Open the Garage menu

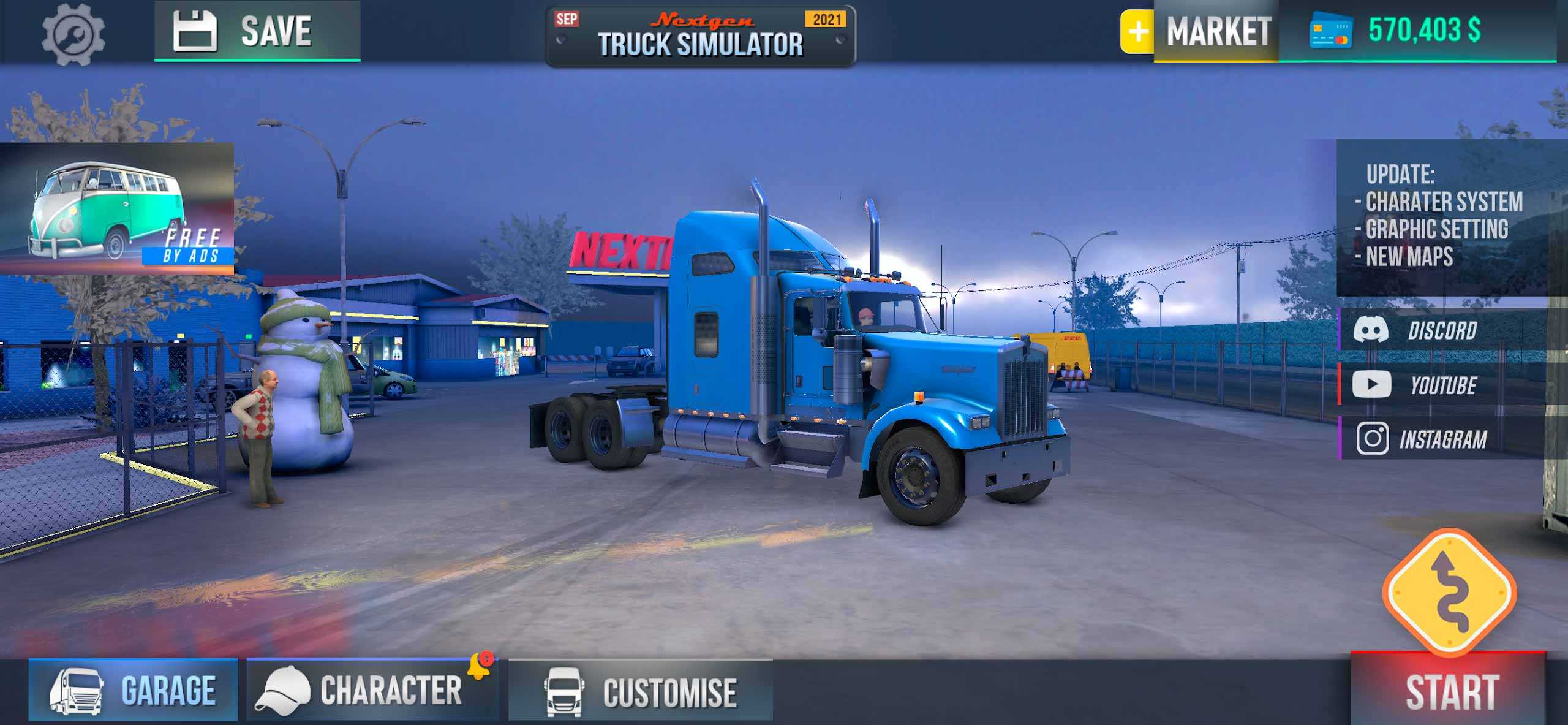pyautogui.click(x=133, y=690)
